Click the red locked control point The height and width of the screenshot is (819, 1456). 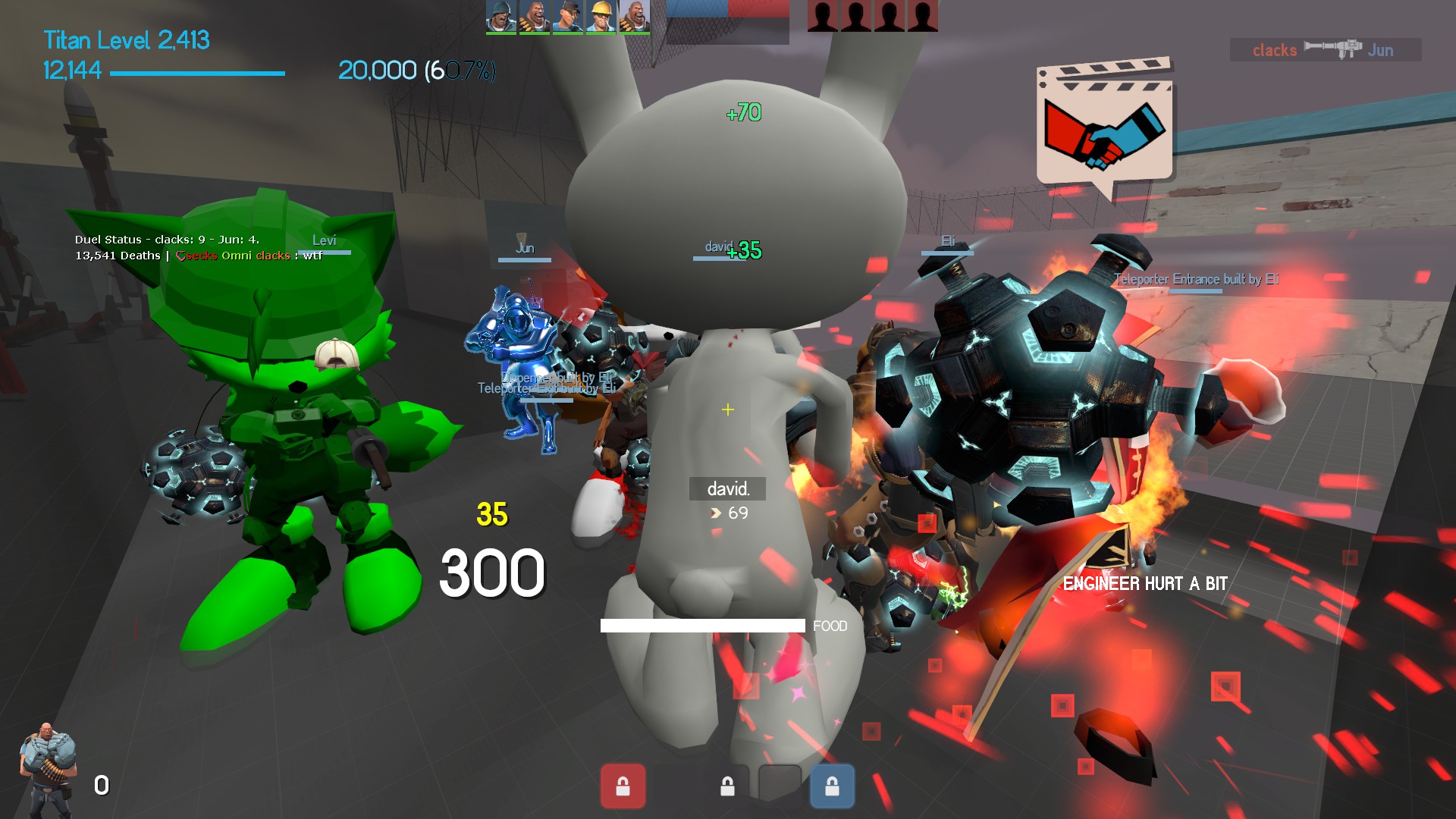click(x=623, y=786)
